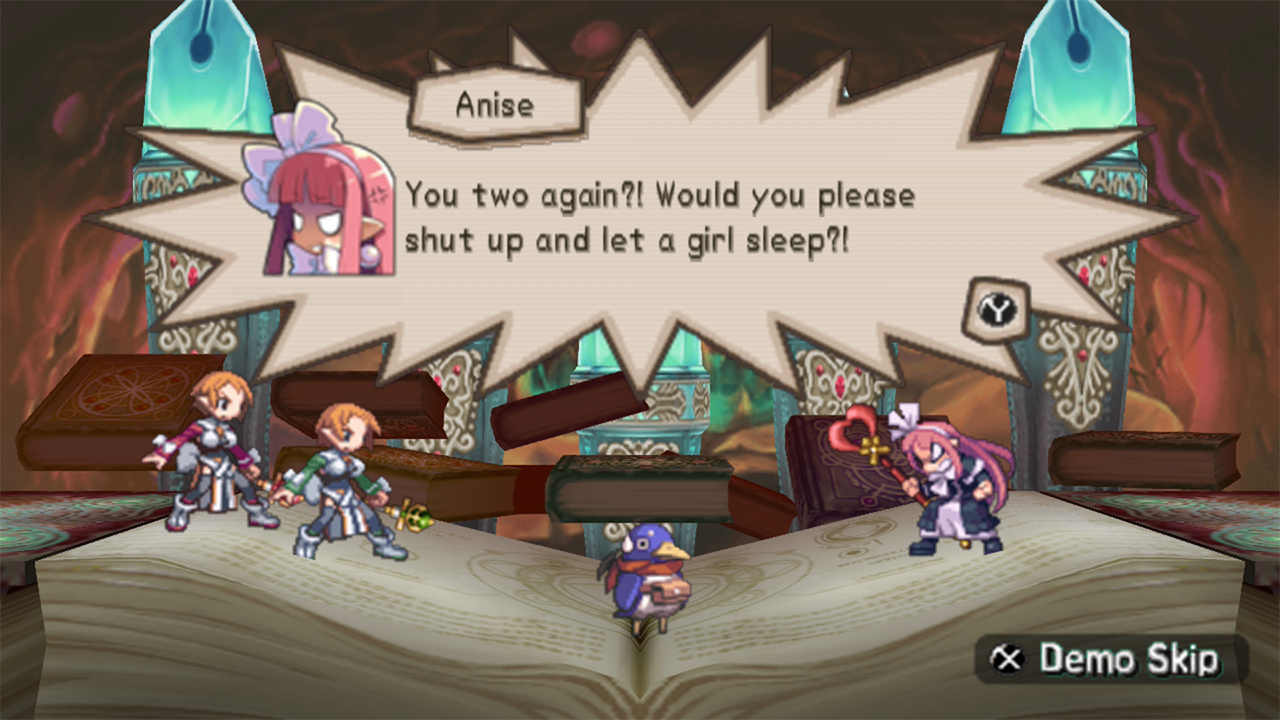Toggle the green glowing sword gem near the knight
The width and height of the screenshot is (1280, 720).
pos(414,519)
